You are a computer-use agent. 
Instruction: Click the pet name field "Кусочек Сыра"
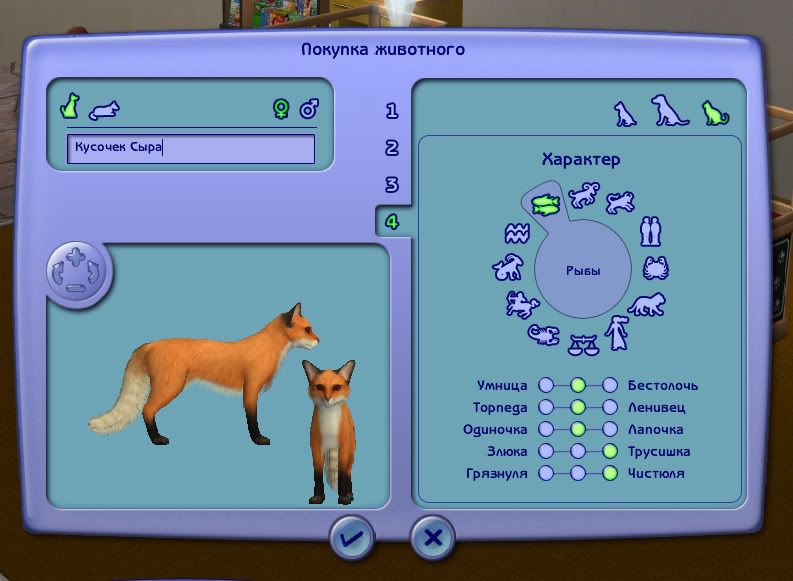pos(191,149)
